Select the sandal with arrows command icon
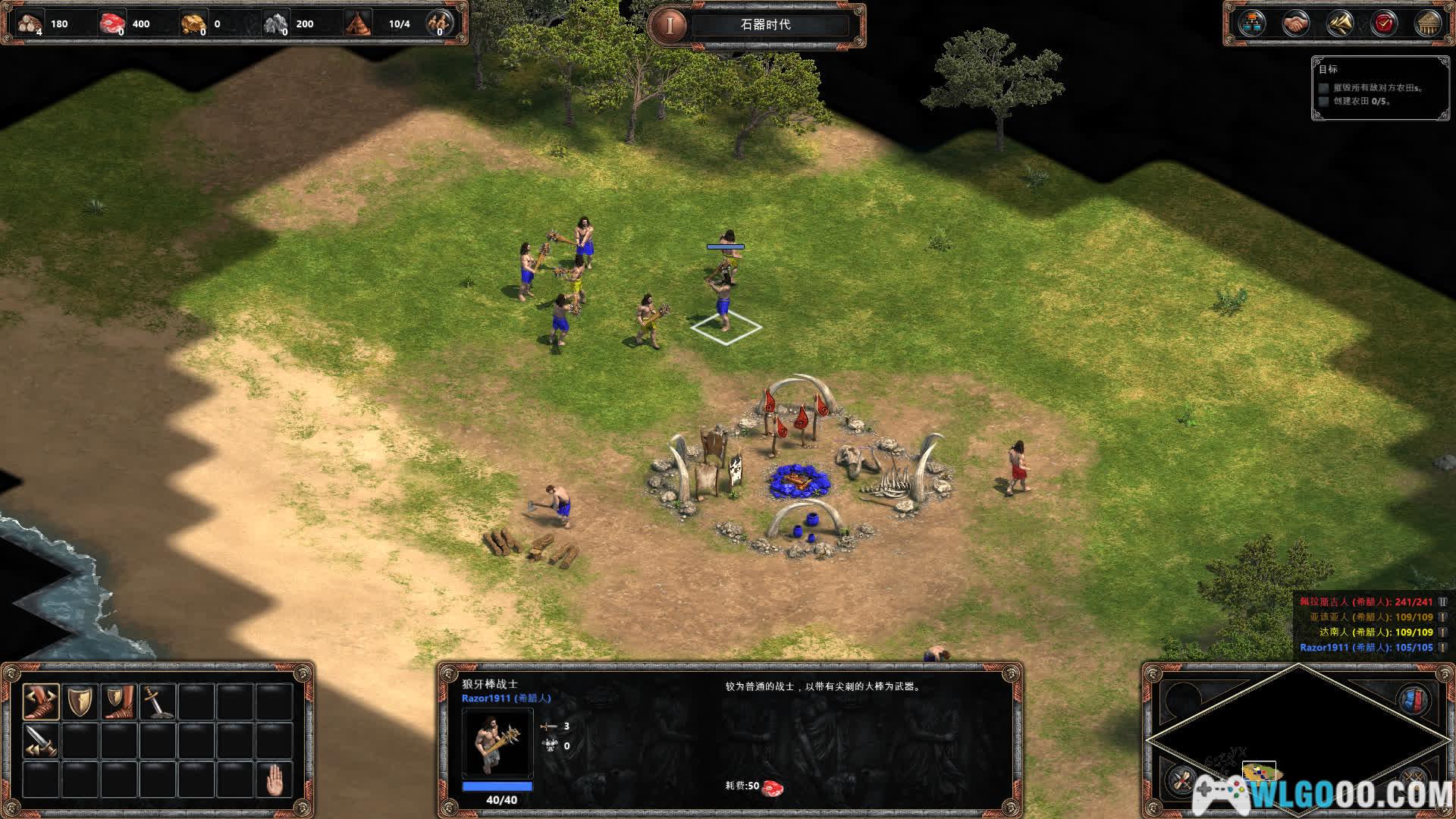The image size is (1456, 819). coord(41,701)
